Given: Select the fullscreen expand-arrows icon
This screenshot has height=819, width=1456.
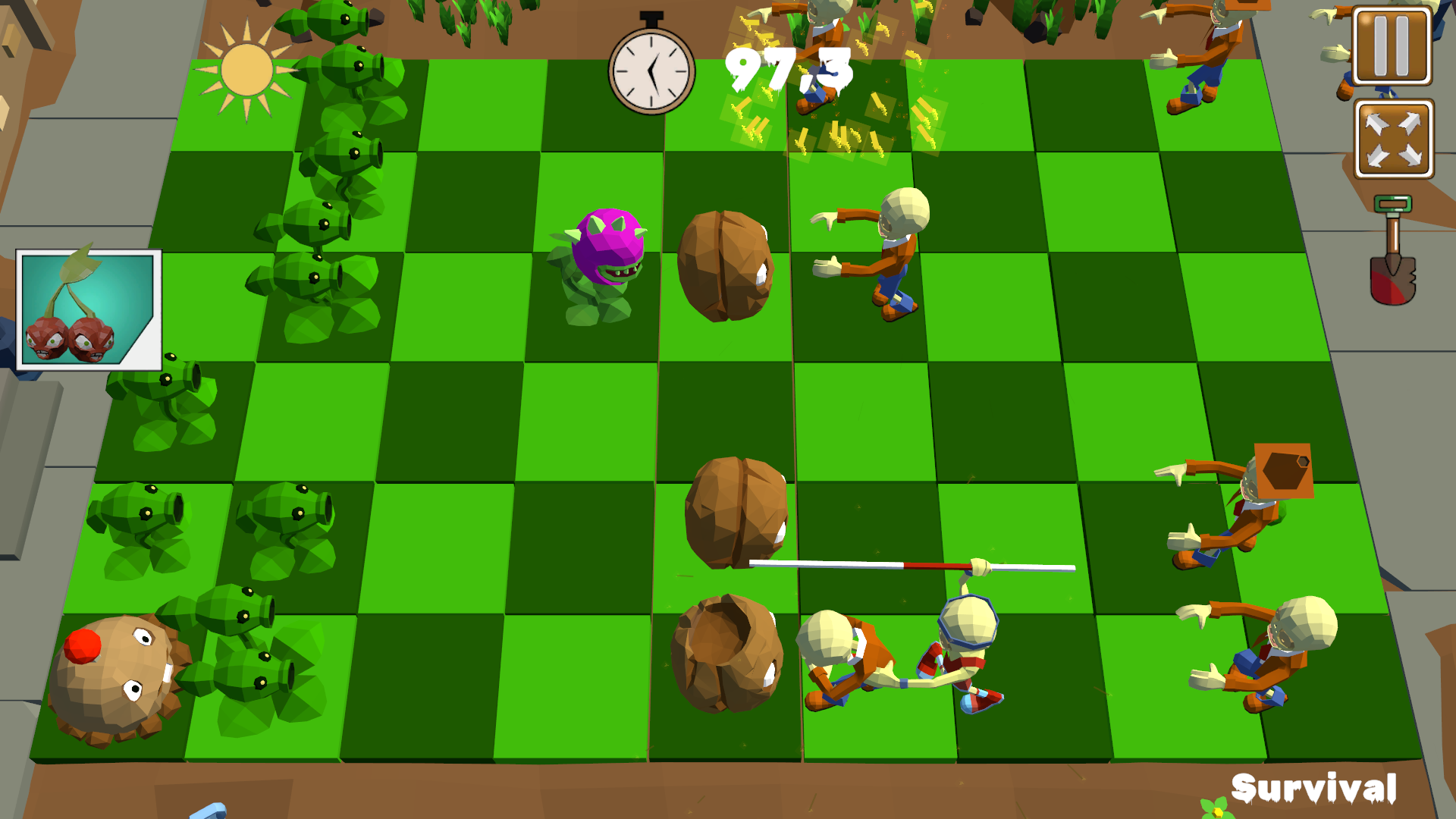Looking at the screenshot, I should click(1394, 136).
